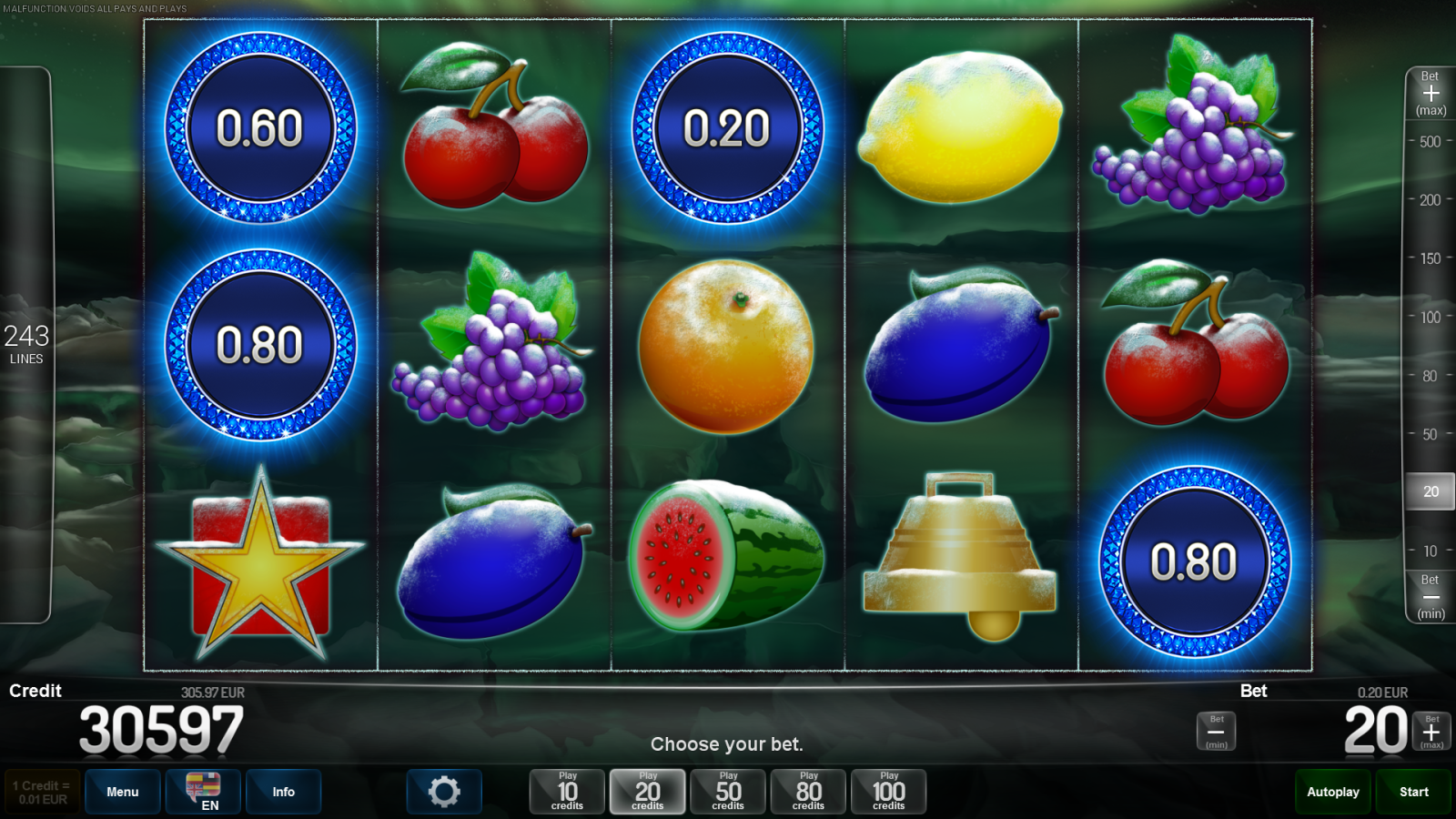Screen dimensions: 1456x819
Task: Enable the Play 100 credits bet
Action: pos(888,791)
